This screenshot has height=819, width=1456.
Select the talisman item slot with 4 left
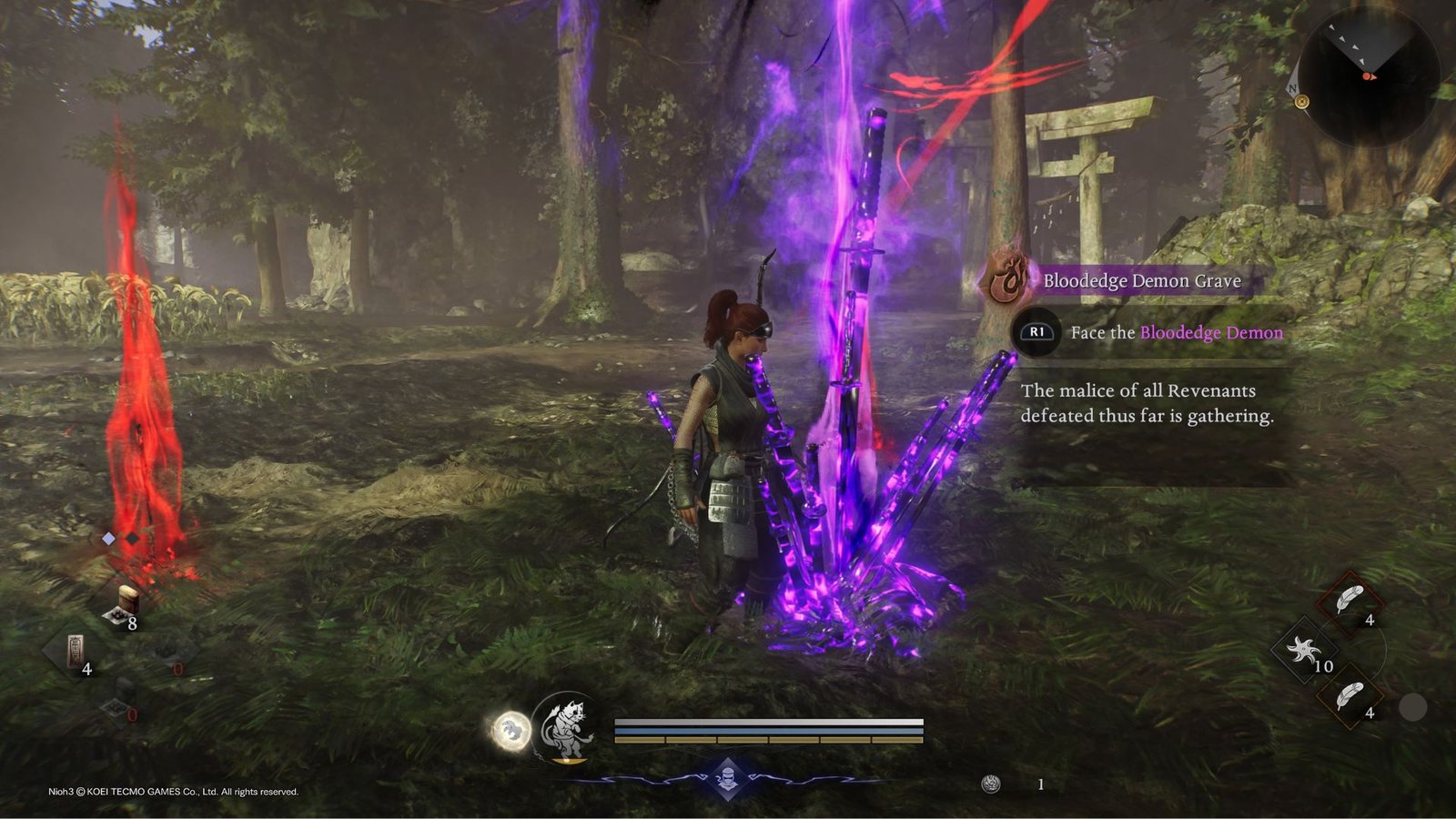coord(75,650)
